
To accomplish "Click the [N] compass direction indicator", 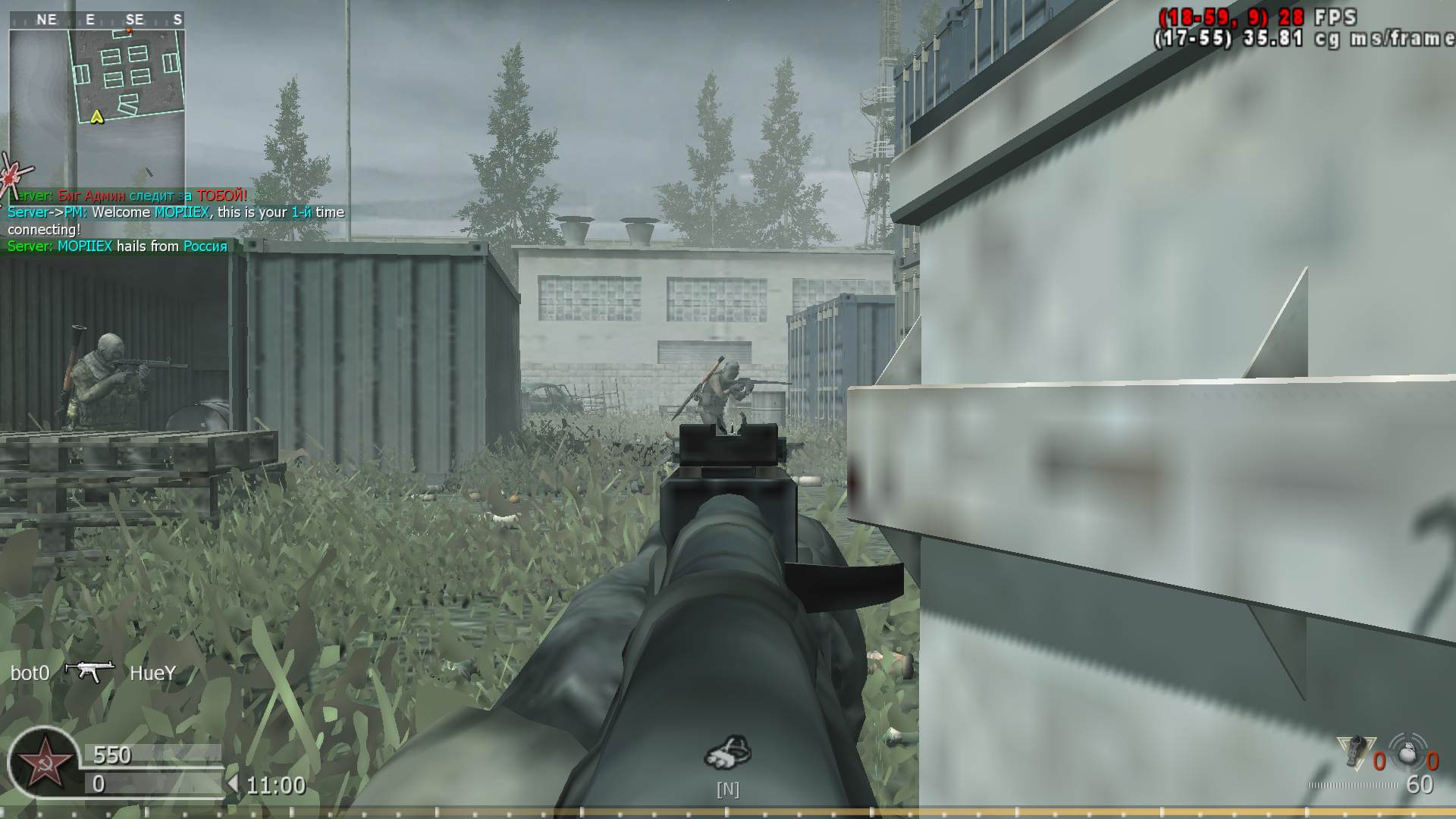I will tap(729, 789).
